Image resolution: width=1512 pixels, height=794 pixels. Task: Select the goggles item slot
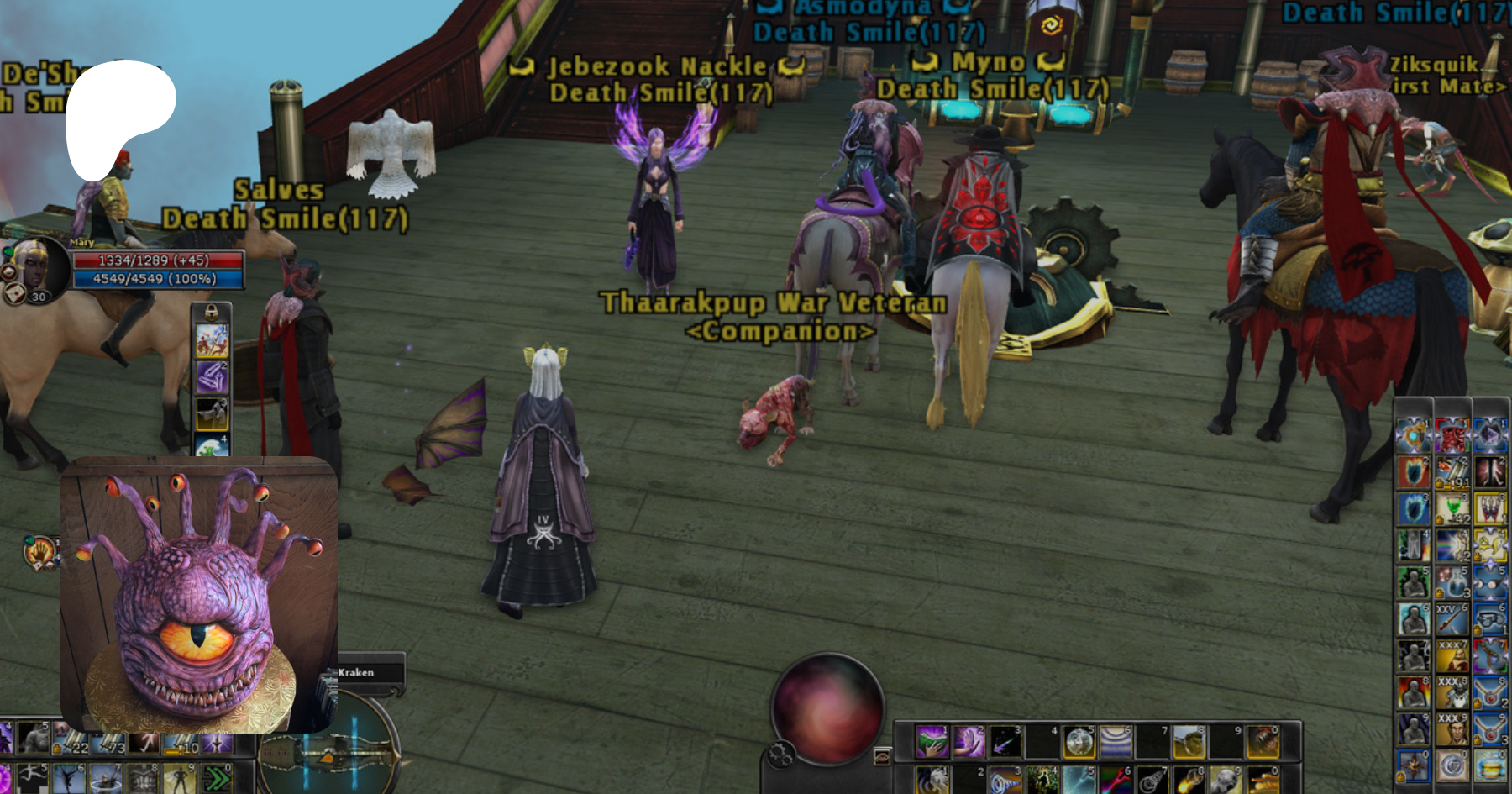click(1490, 620)
